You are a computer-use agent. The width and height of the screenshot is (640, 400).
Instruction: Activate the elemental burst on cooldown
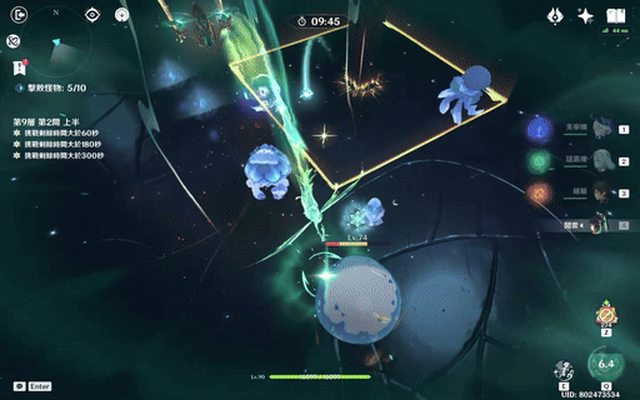coord(605,365)
